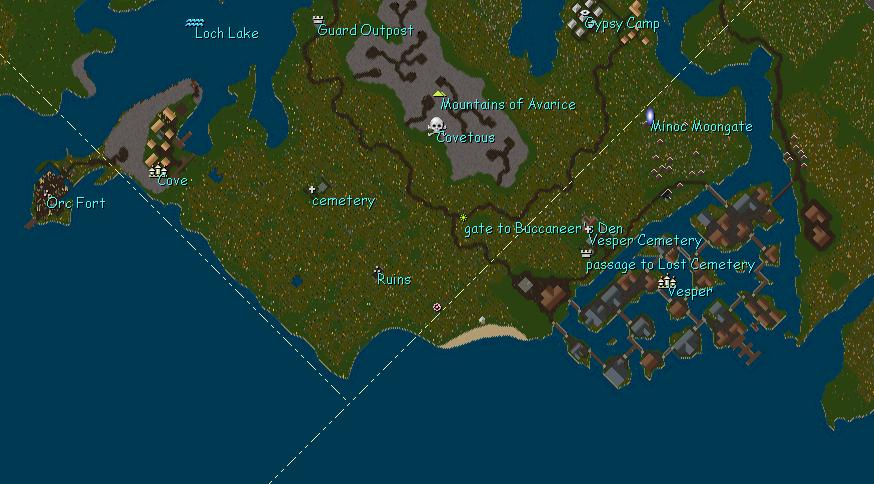
Task: Select the Loch Lake map marker
Action: coord(195,22)
